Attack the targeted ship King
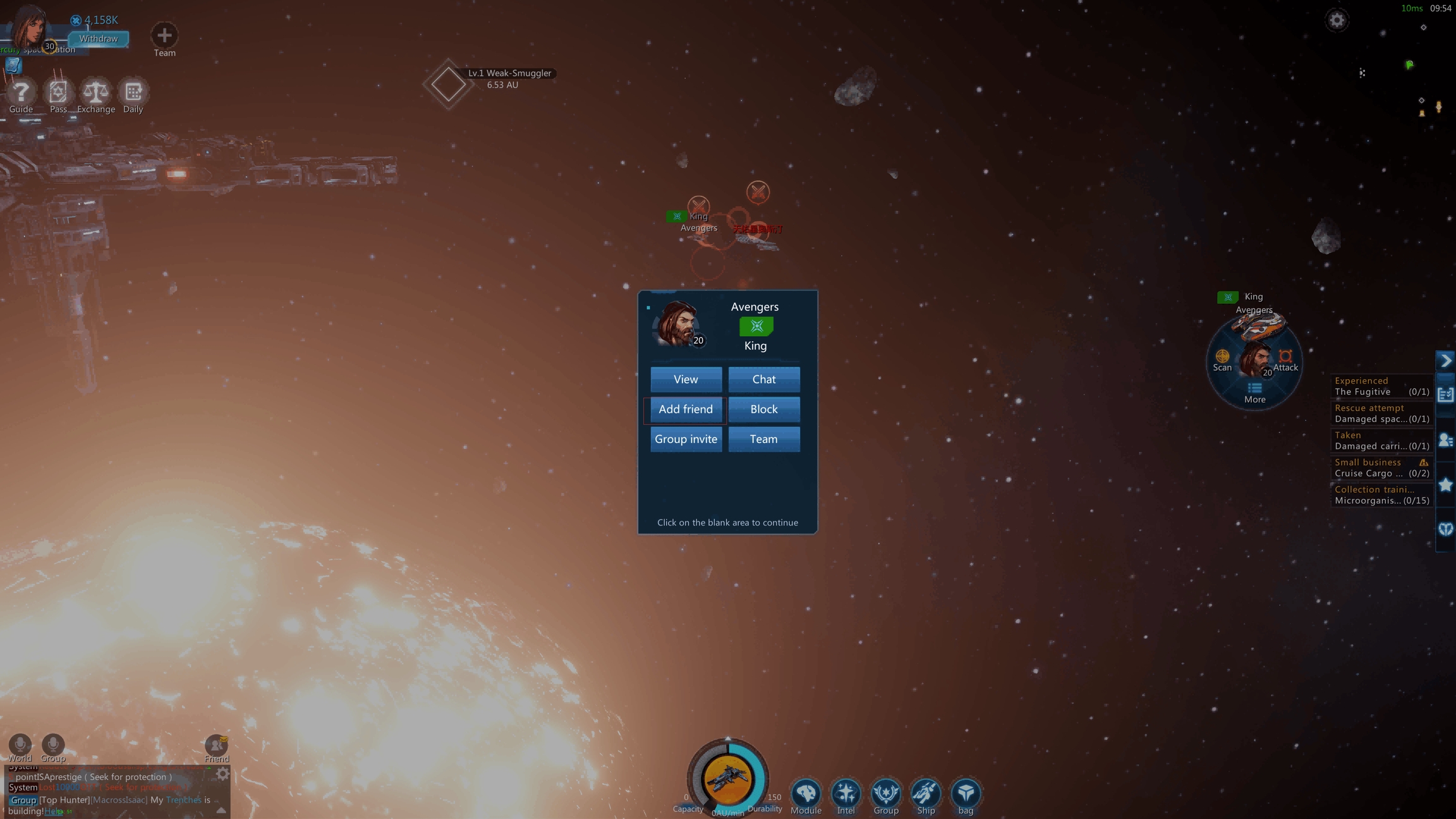Viewport: 1456px width, 819px height. point(1285,359)
